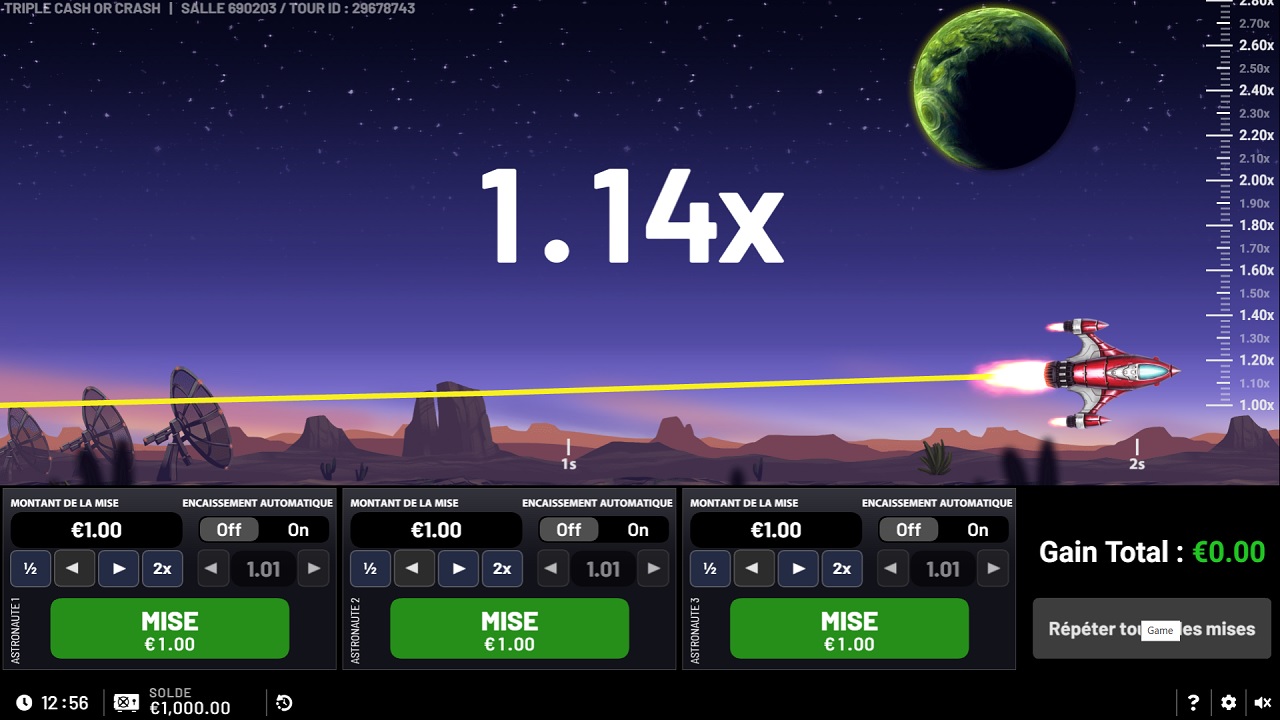
Task: Click Répéter toutes les mises
Action: [x=1151, y=629]
